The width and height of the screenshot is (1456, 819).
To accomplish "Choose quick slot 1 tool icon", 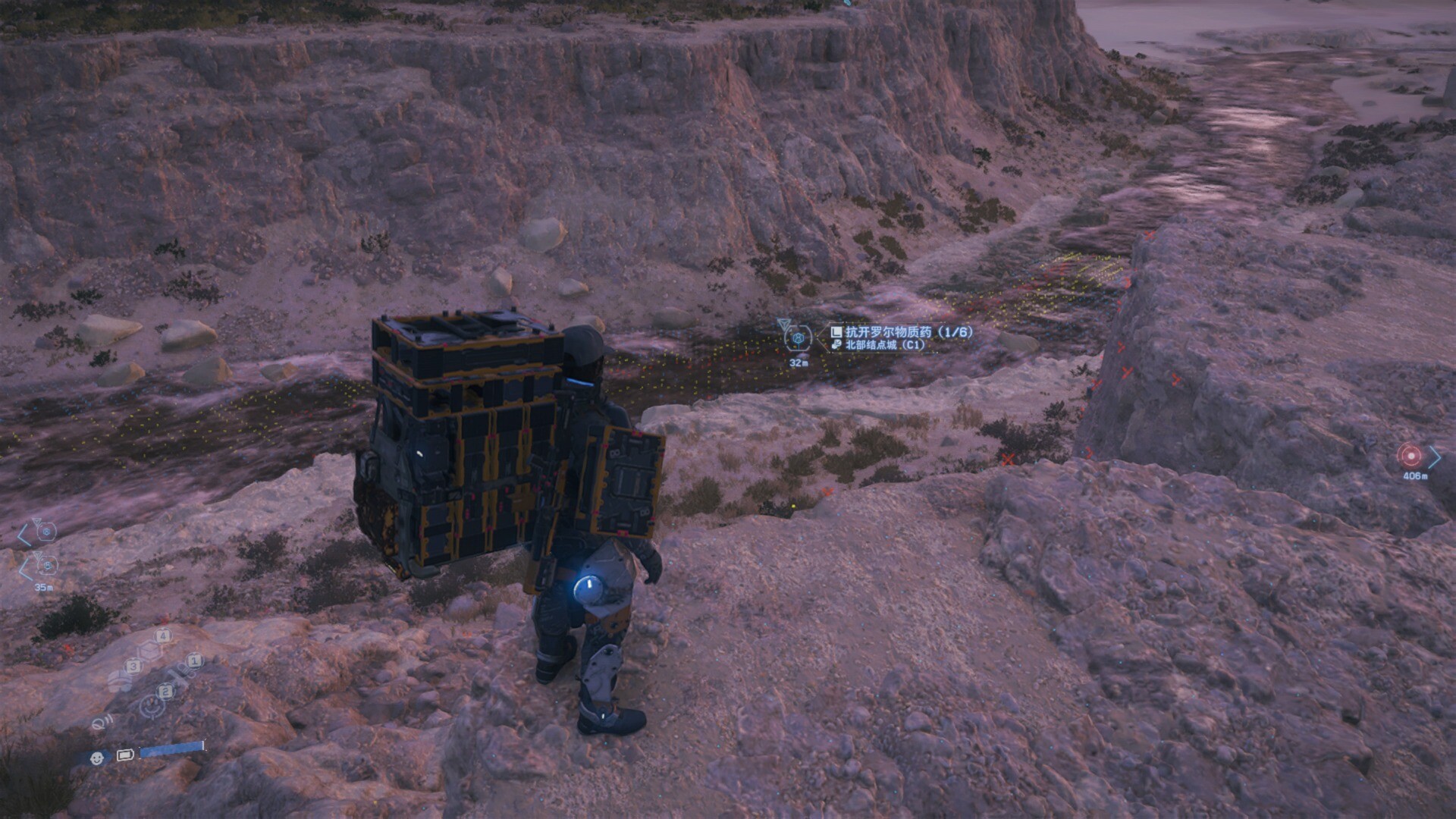I will click(x=182, y=673).
